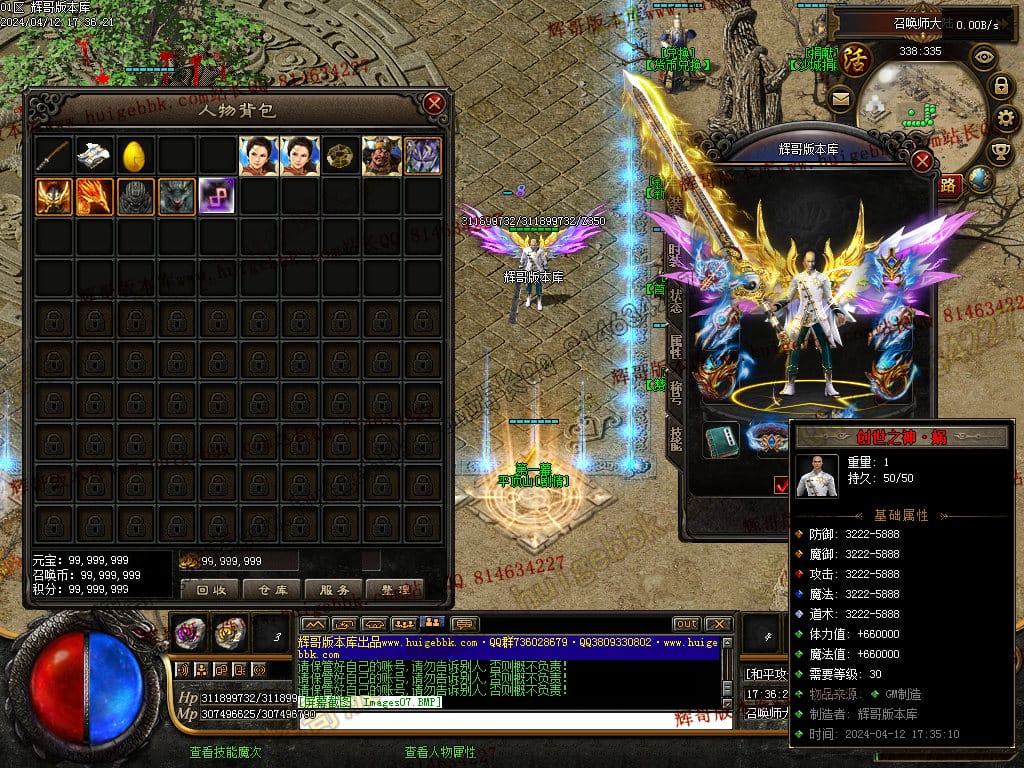Close the 人物背包 inventory window
Viewport: 1024px width, 768px height.
pos(433,103)
